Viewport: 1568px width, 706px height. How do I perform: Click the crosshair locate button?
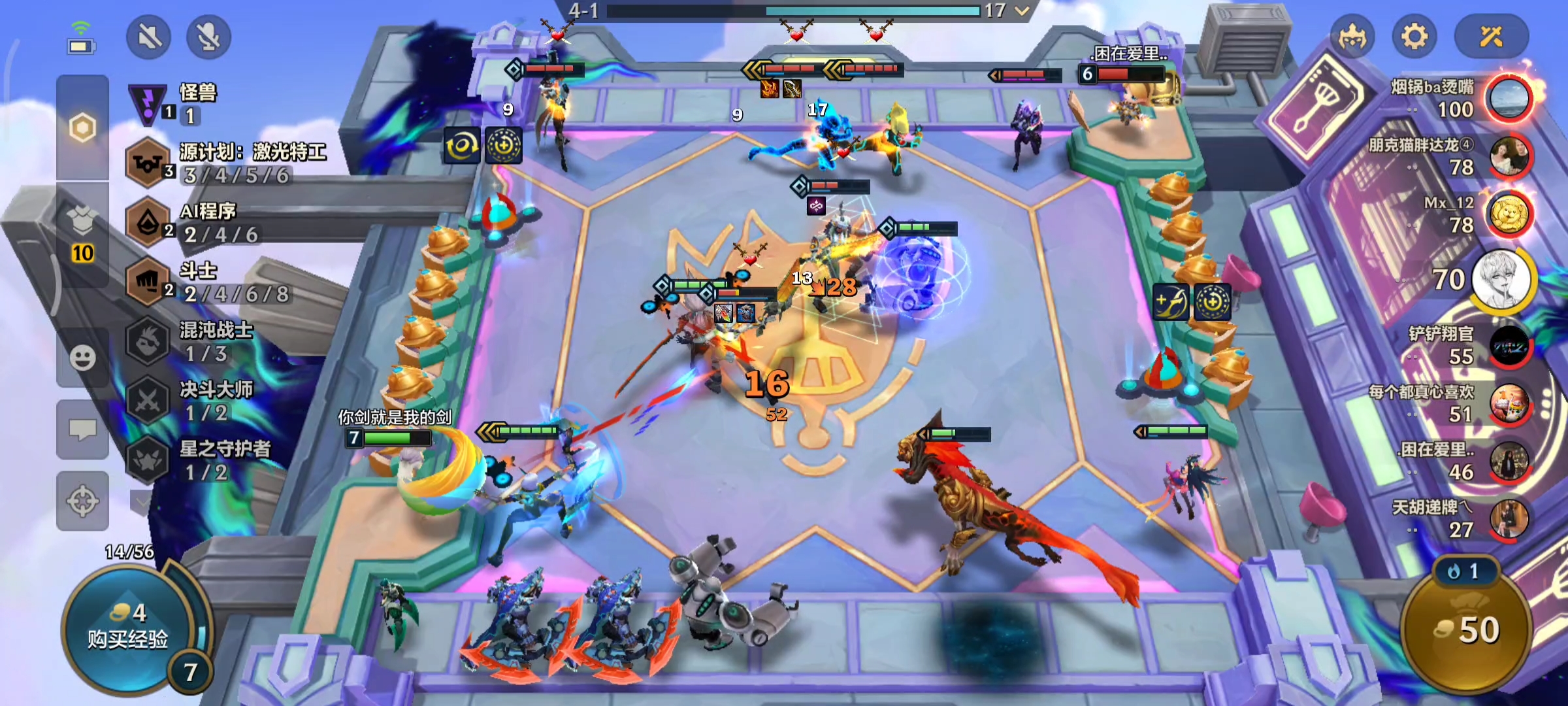82,501
